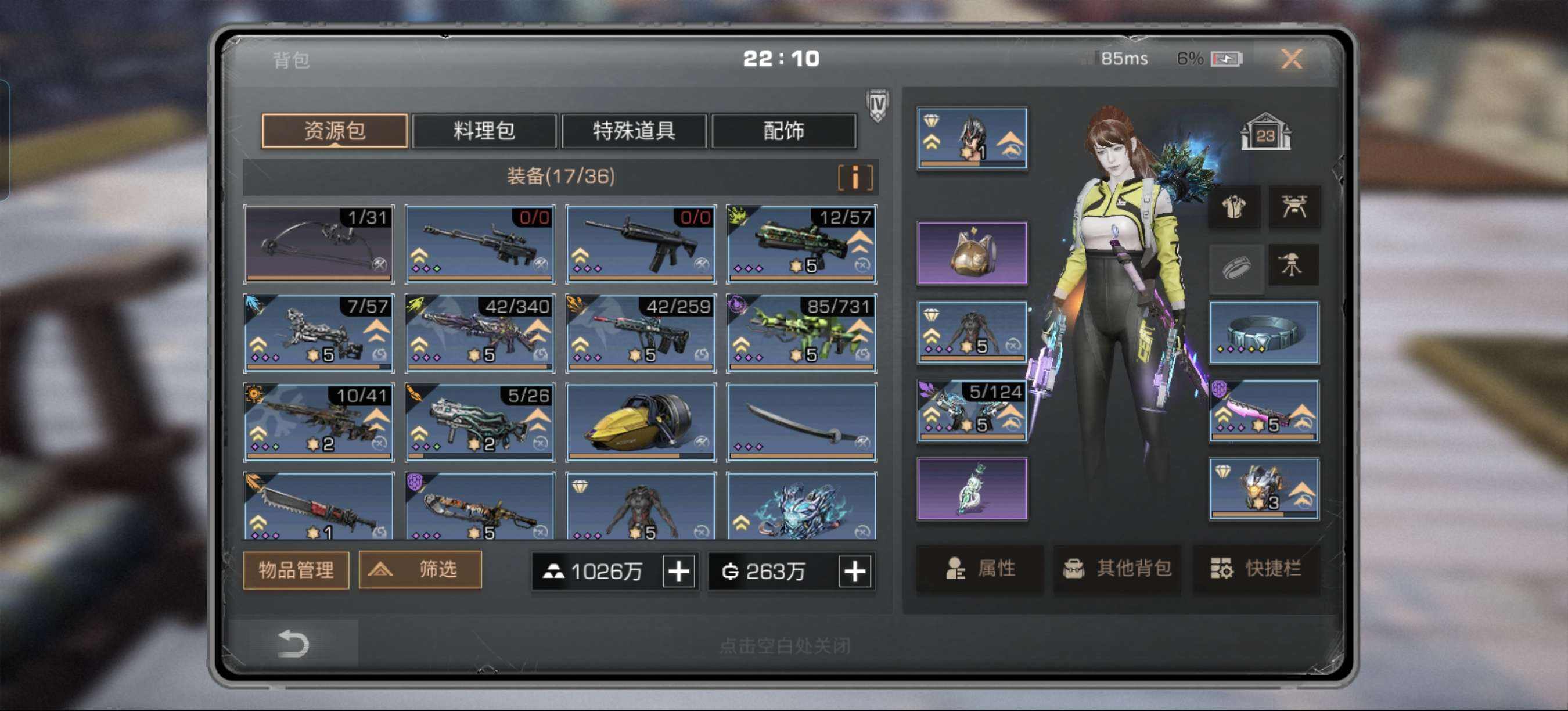Switch to the 料理包 tab
This screenshot has width=1568, height=711.
[484, 131]
